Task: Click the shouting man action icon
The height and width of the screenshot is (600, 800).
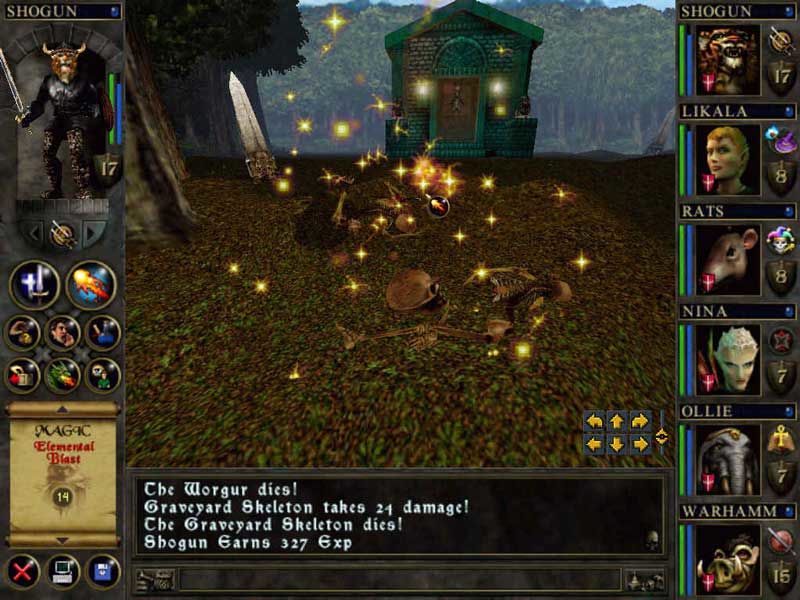Action: [63, 332]
